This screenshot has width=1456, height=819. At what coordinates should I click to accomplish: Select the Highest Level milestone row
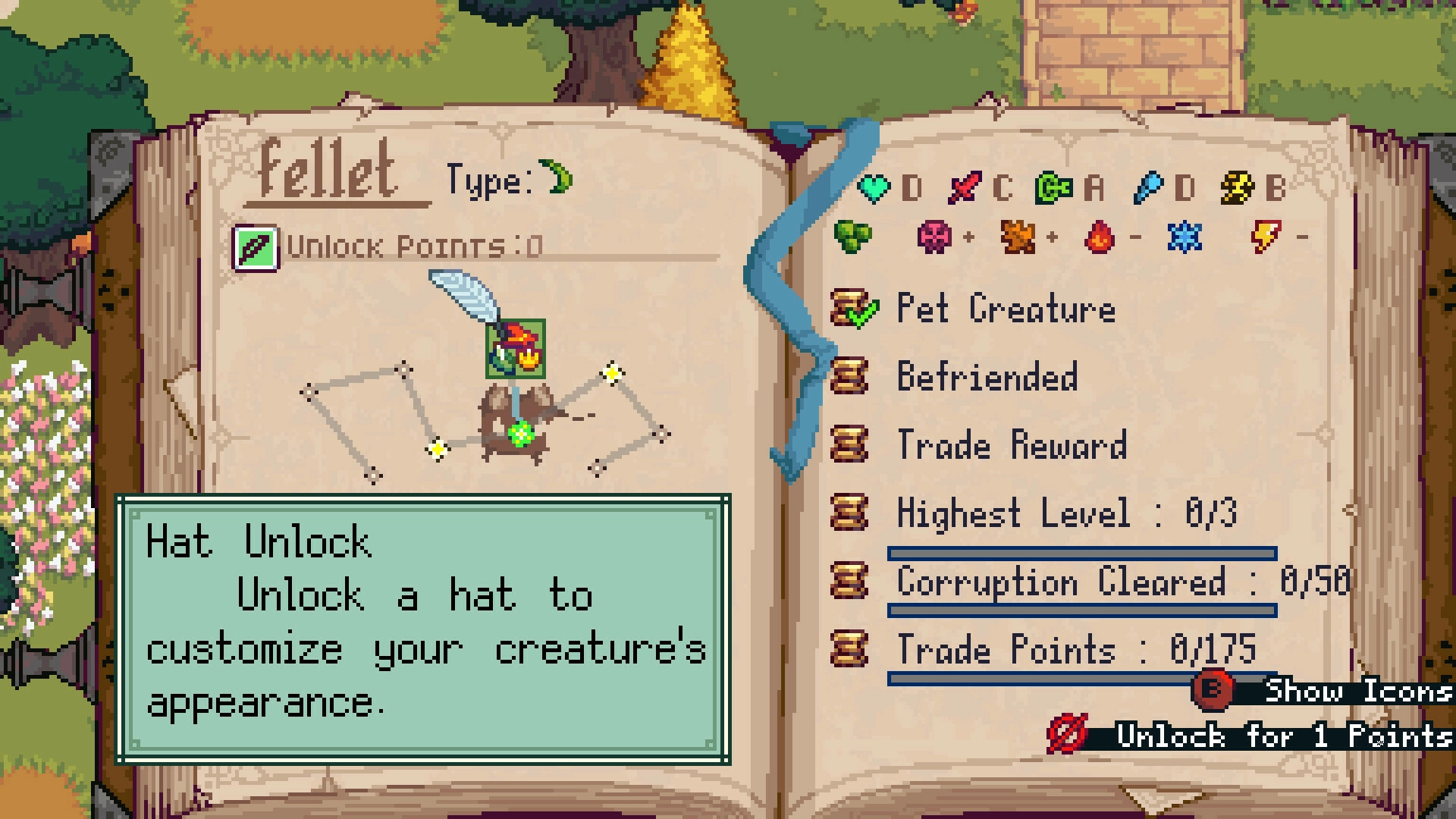[1065, 513]
